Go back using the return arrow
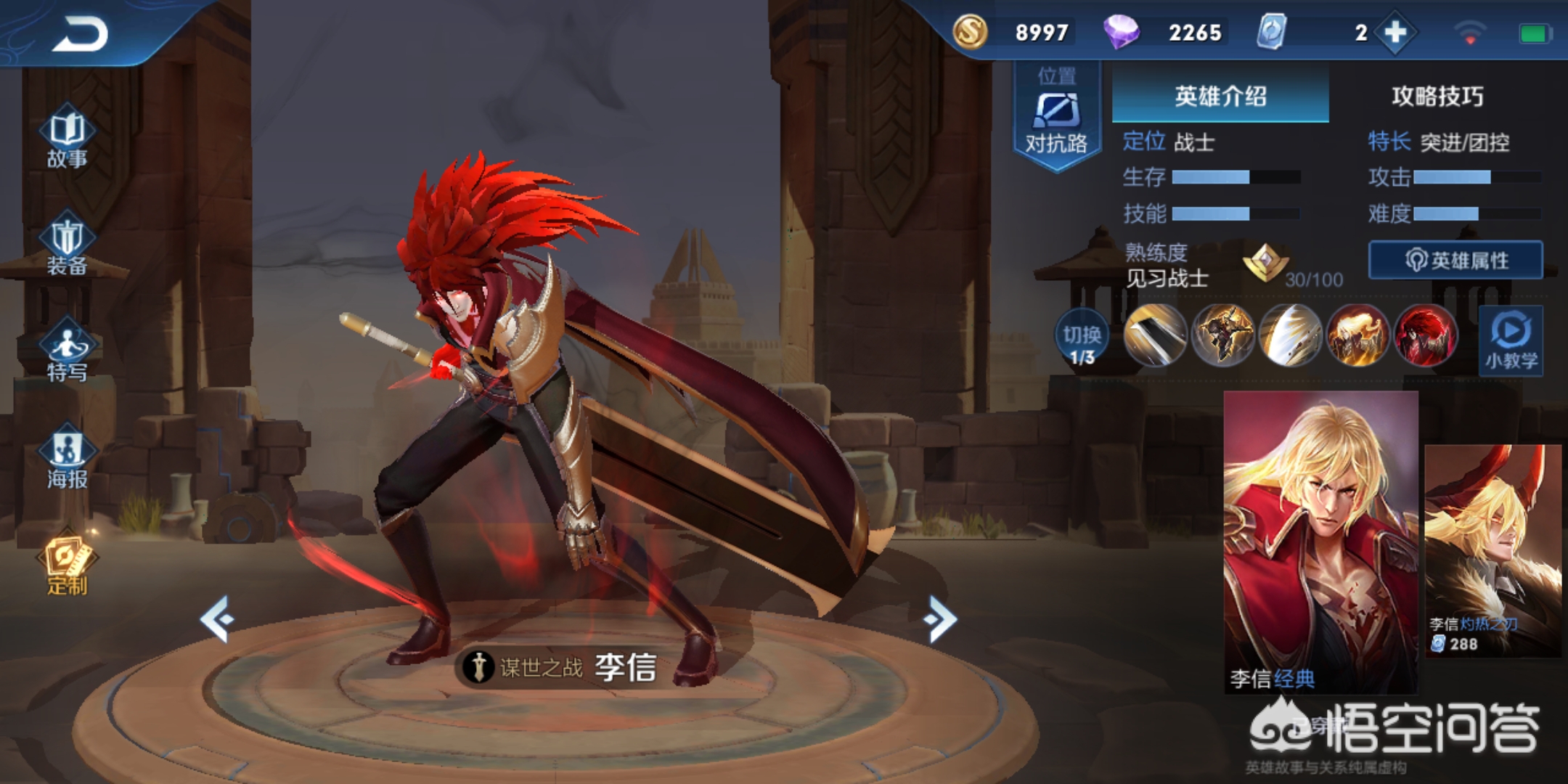 click(80, 34)
